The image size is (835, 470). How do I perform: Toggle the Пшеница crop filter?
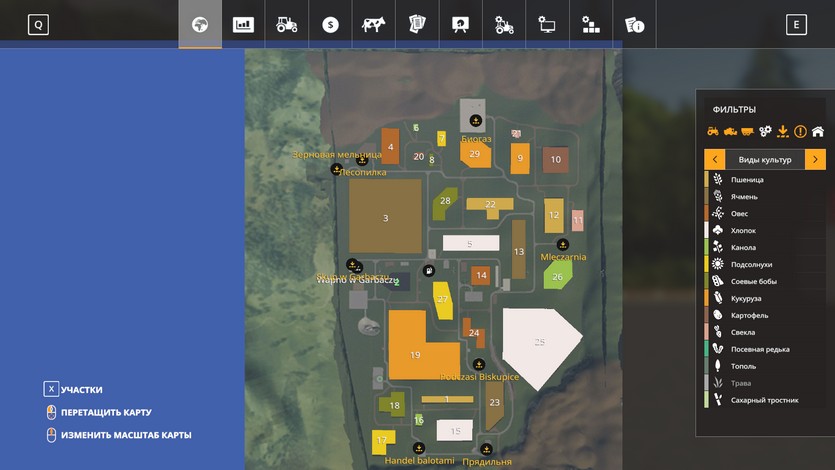pyautogui.click(x=747, y=180)
